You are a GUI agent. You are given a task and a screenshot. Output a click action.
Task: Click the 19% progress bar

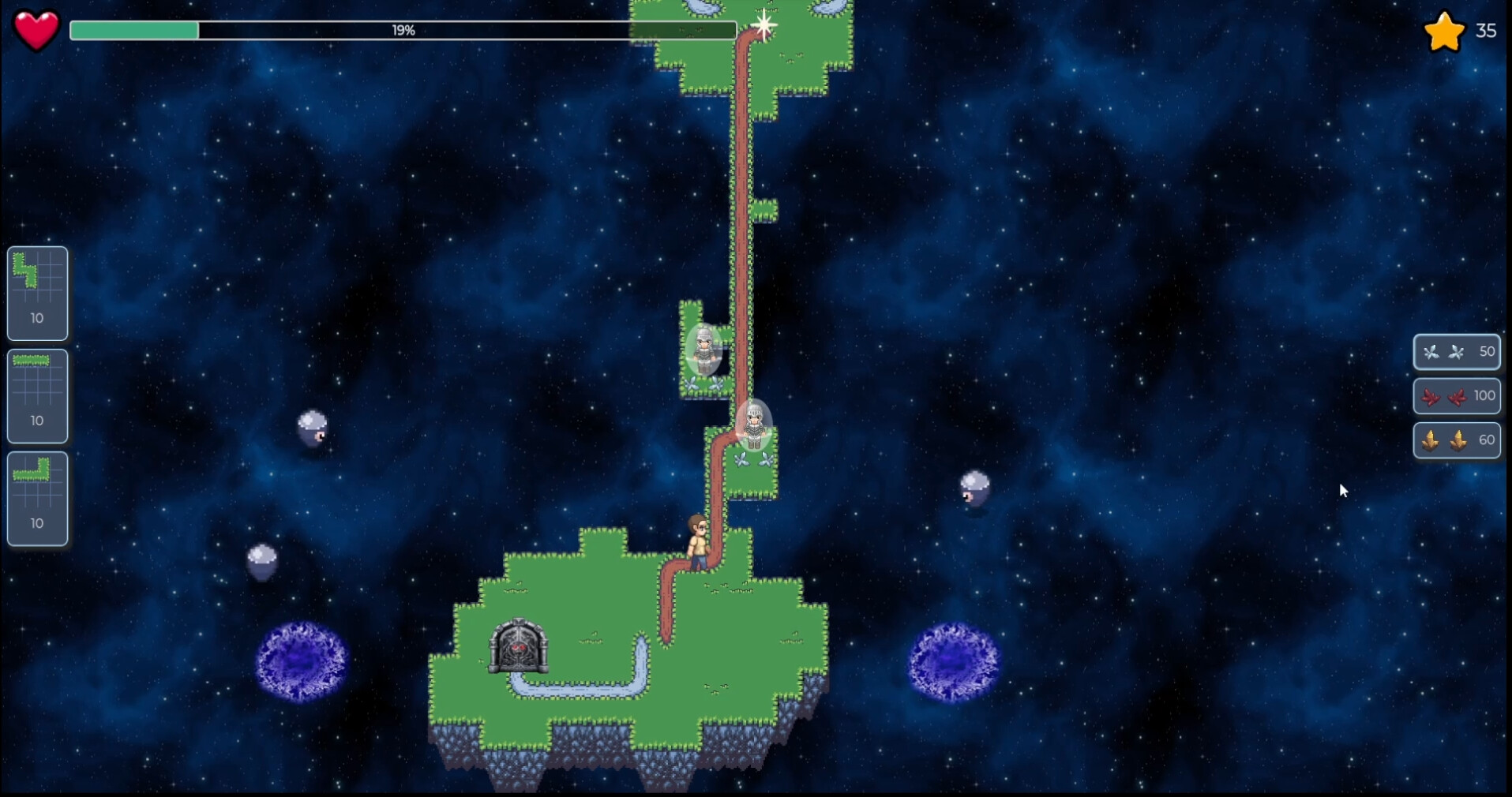(403, 31)
